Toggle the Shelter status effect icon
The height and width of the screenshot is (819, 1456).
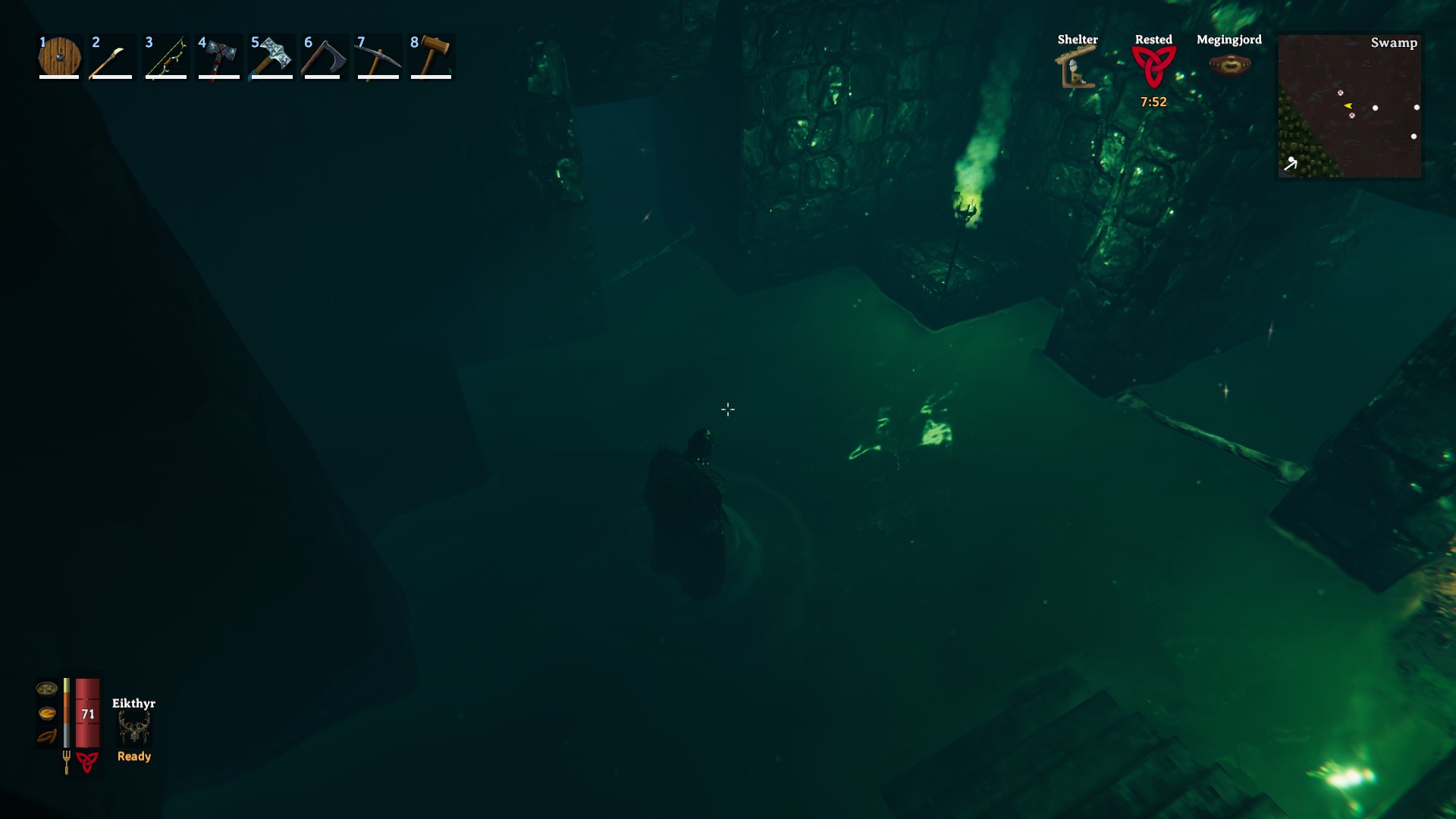[x=1076, y=68]
